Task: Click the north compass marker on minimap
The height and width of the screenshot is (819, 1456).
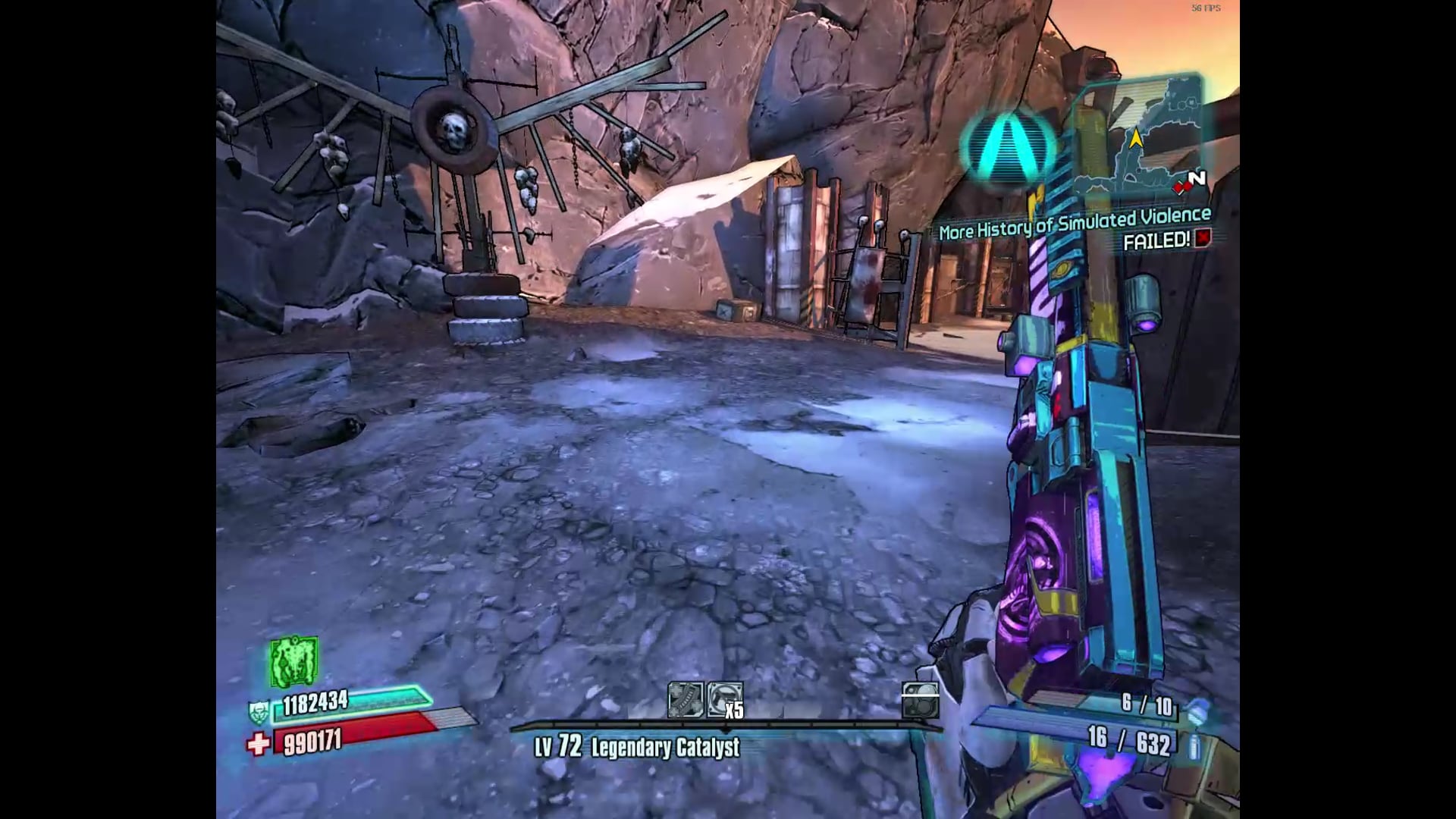Action: coord(1197,180)
